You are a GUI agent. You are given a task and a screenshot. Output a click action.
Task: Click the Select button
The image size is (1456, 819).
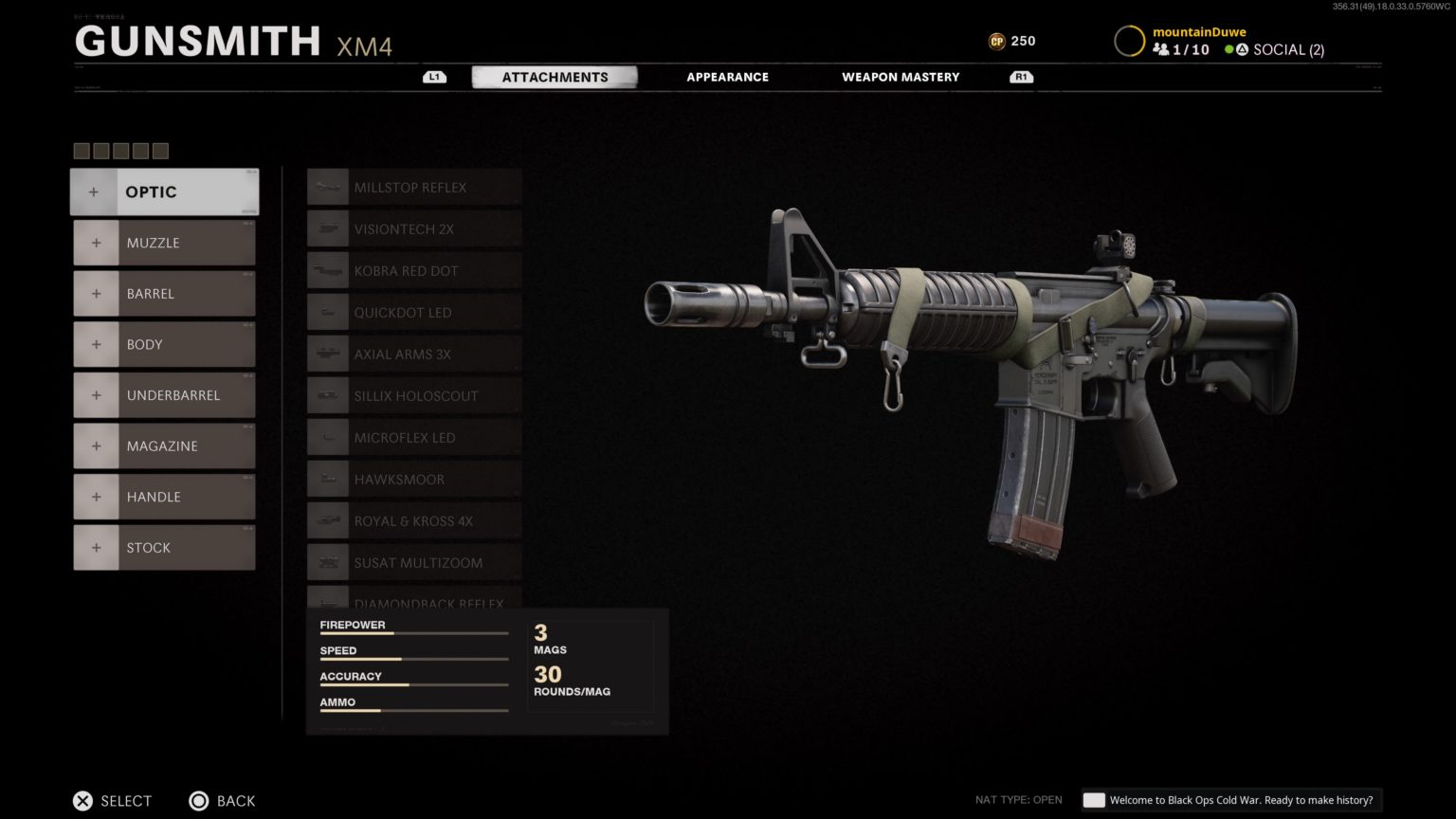pos(111,800)
